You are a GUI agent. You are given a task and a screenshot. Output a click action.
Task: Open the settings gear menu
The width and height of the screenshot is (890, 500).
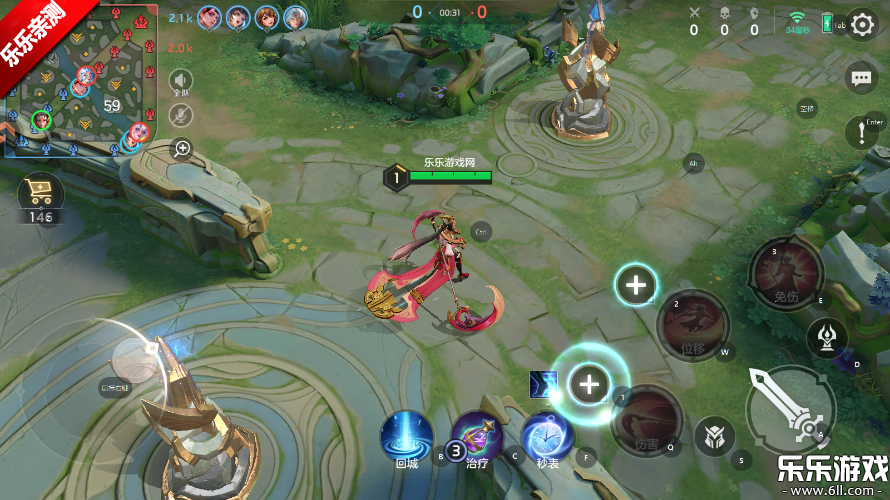(x=862, y=25)
